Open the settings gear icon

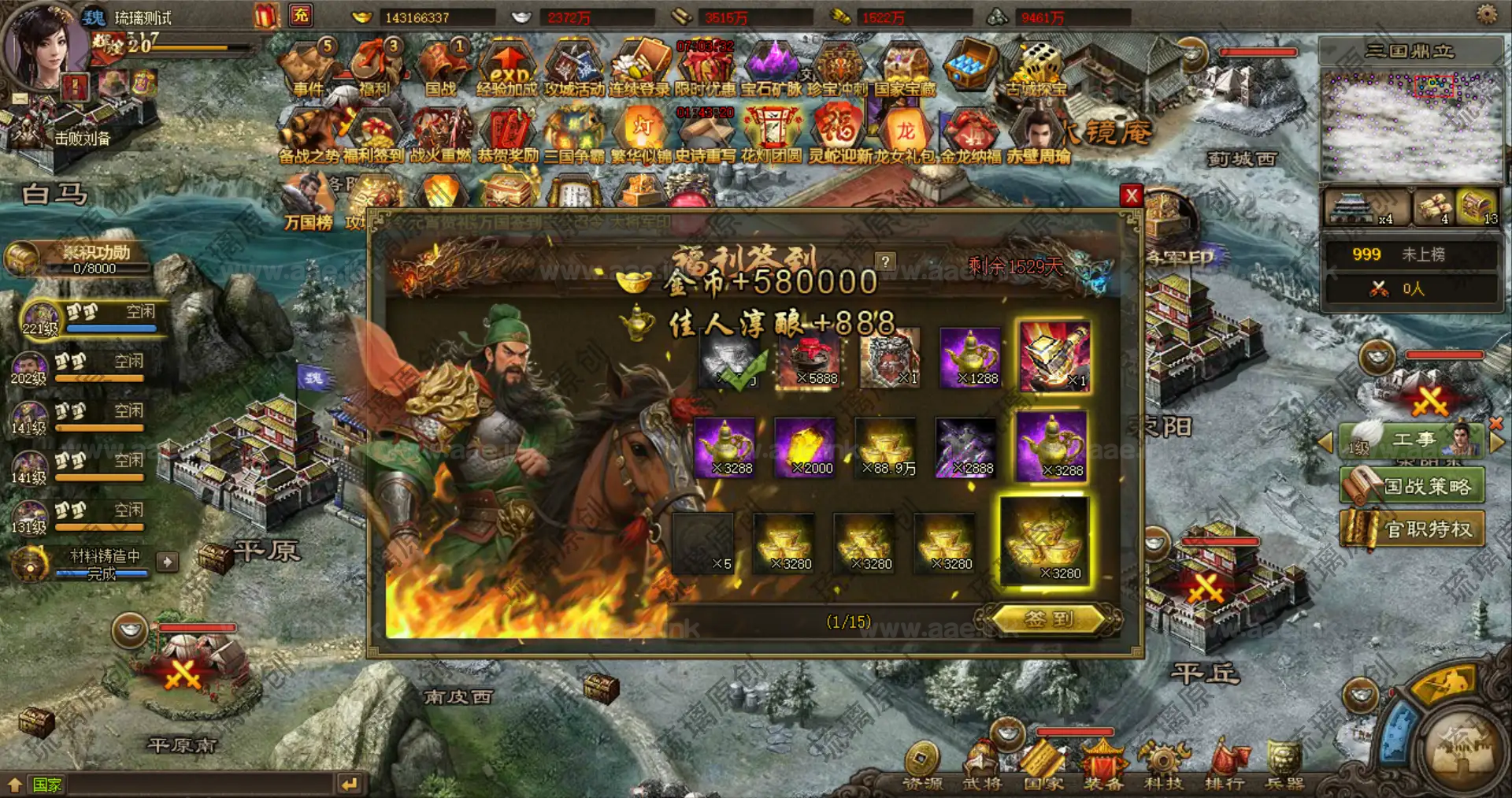click(1486, 14)
